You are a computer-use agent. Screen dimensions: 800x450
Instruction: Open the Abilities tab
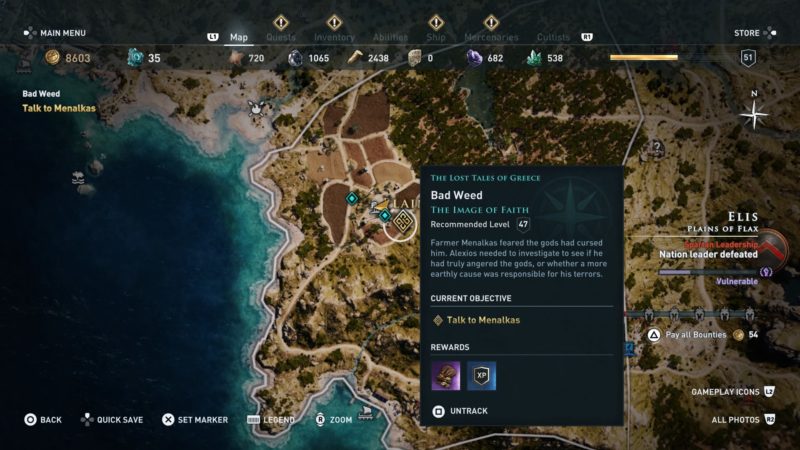(x=389, y=37)
